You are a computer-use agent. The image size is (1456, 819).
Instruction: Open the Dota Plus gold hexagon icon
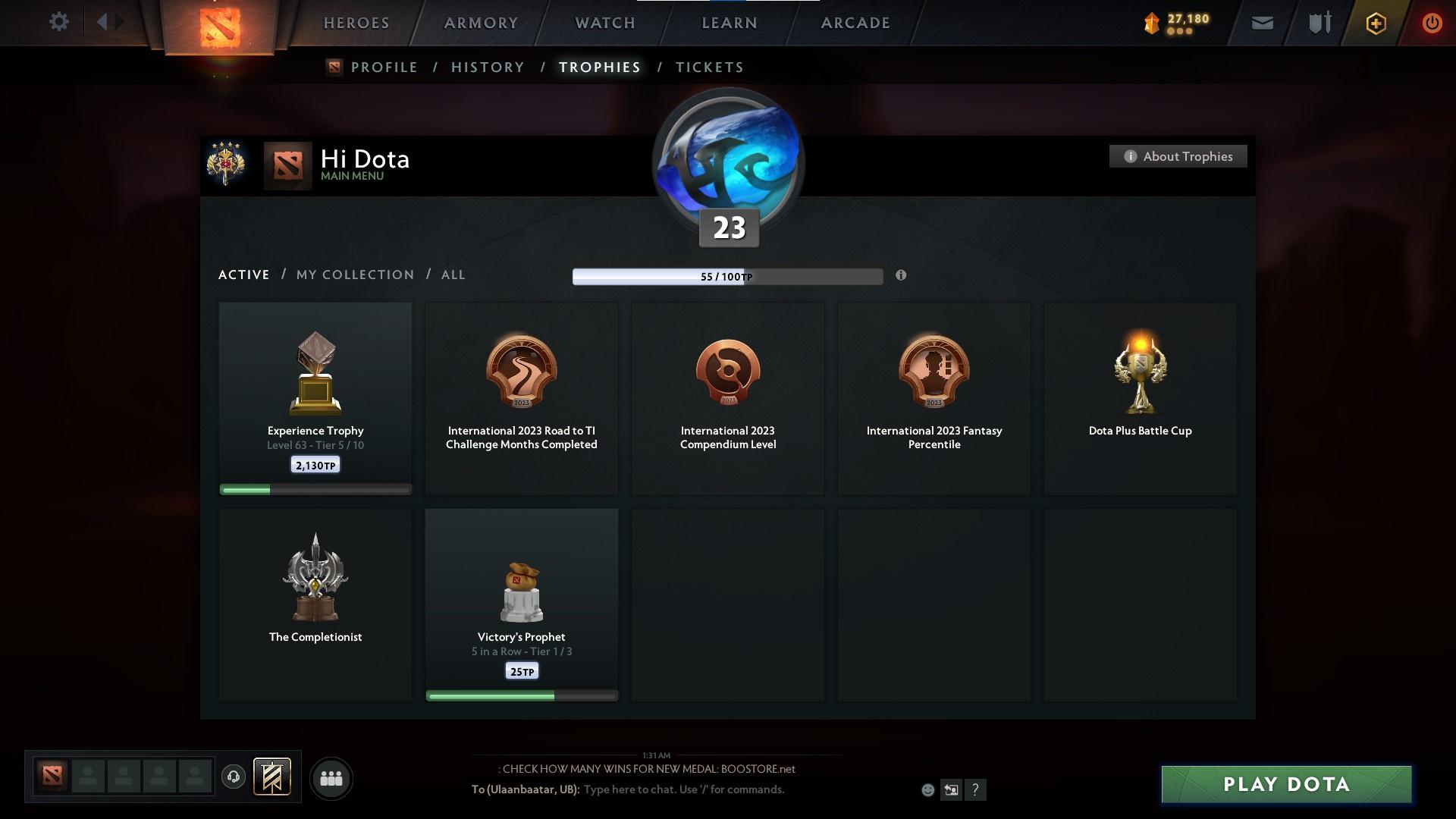[1375, 23]
